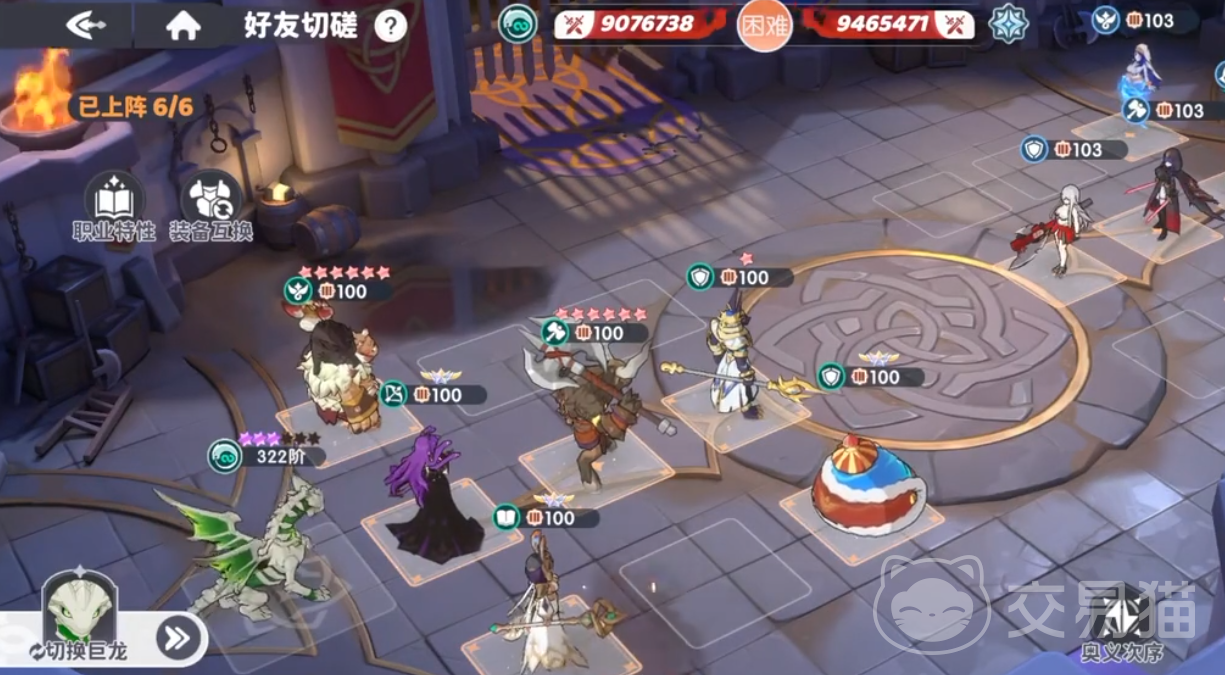Click the snowflake icon beside enemy power

[1008, 24]
